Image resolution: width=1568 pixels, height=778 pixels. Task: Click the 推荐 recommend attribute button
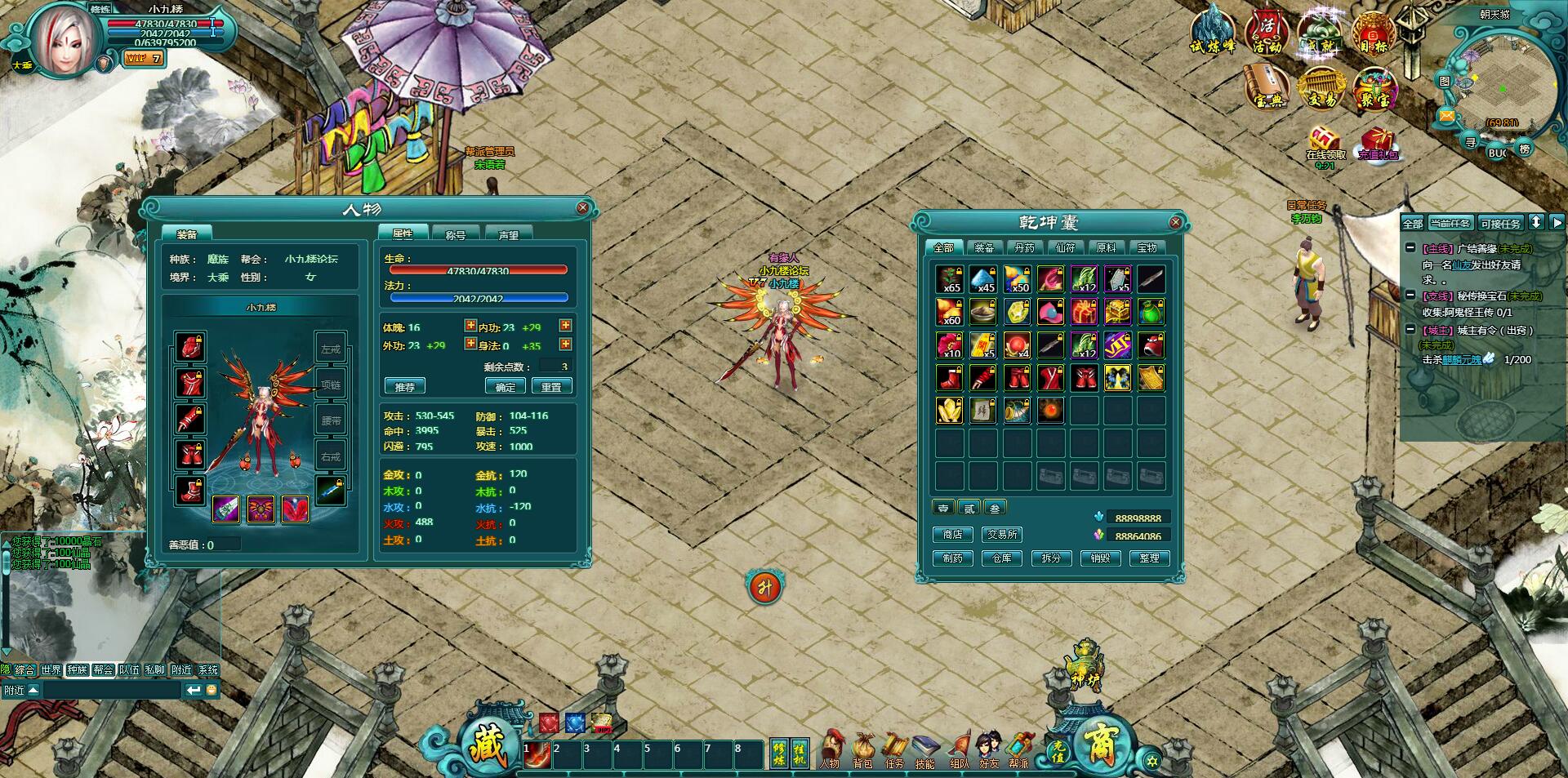click(404, 386)
